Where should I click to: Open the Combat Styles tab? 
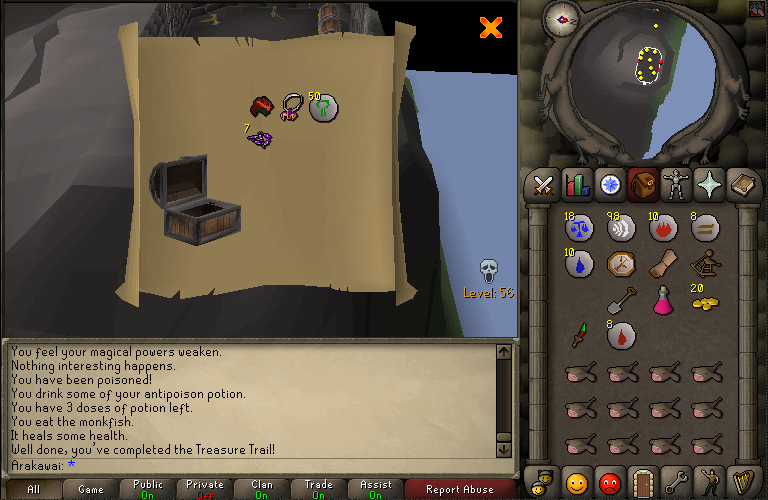[543, 185]
